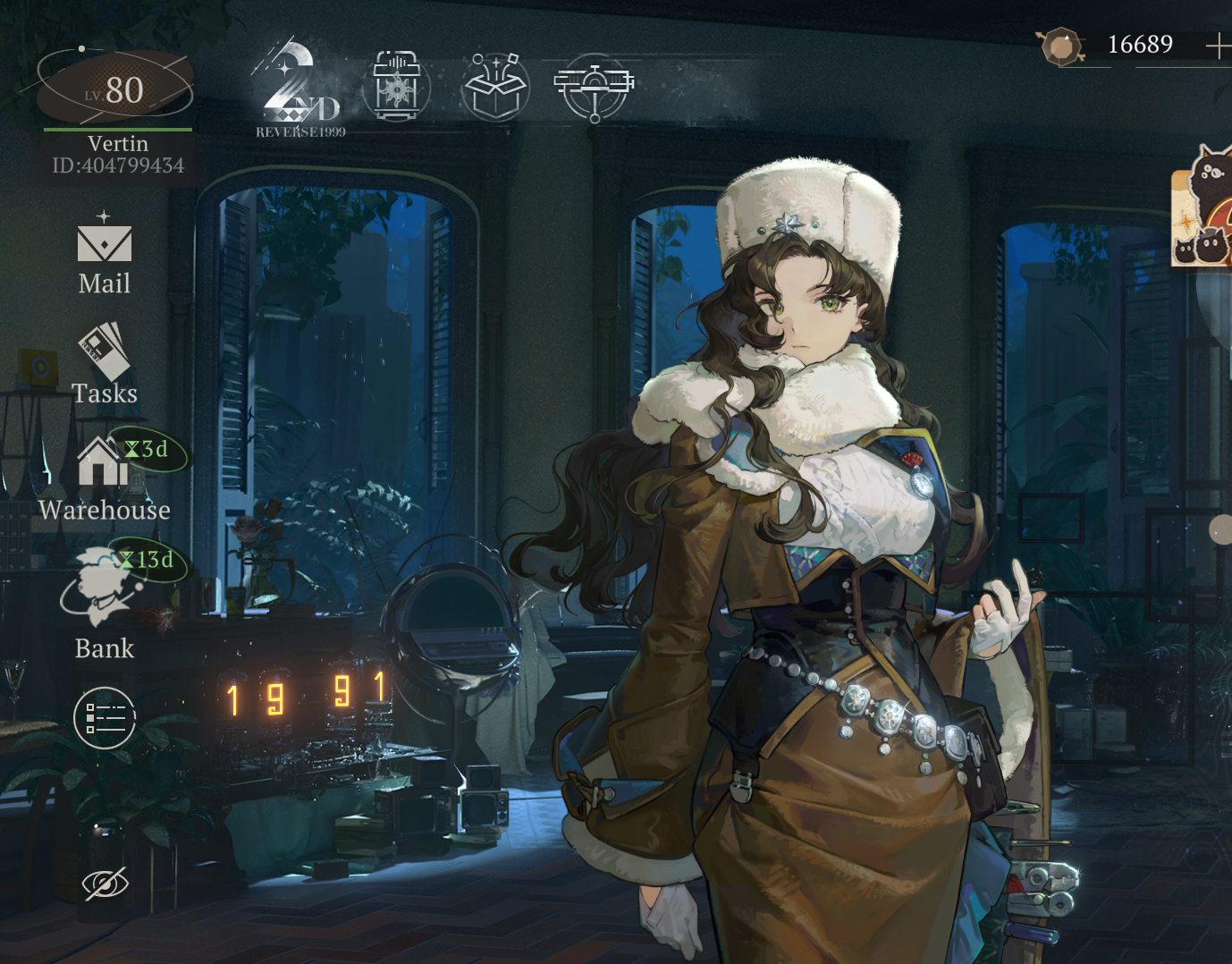Enter the Warehouse

click(104, 478)
